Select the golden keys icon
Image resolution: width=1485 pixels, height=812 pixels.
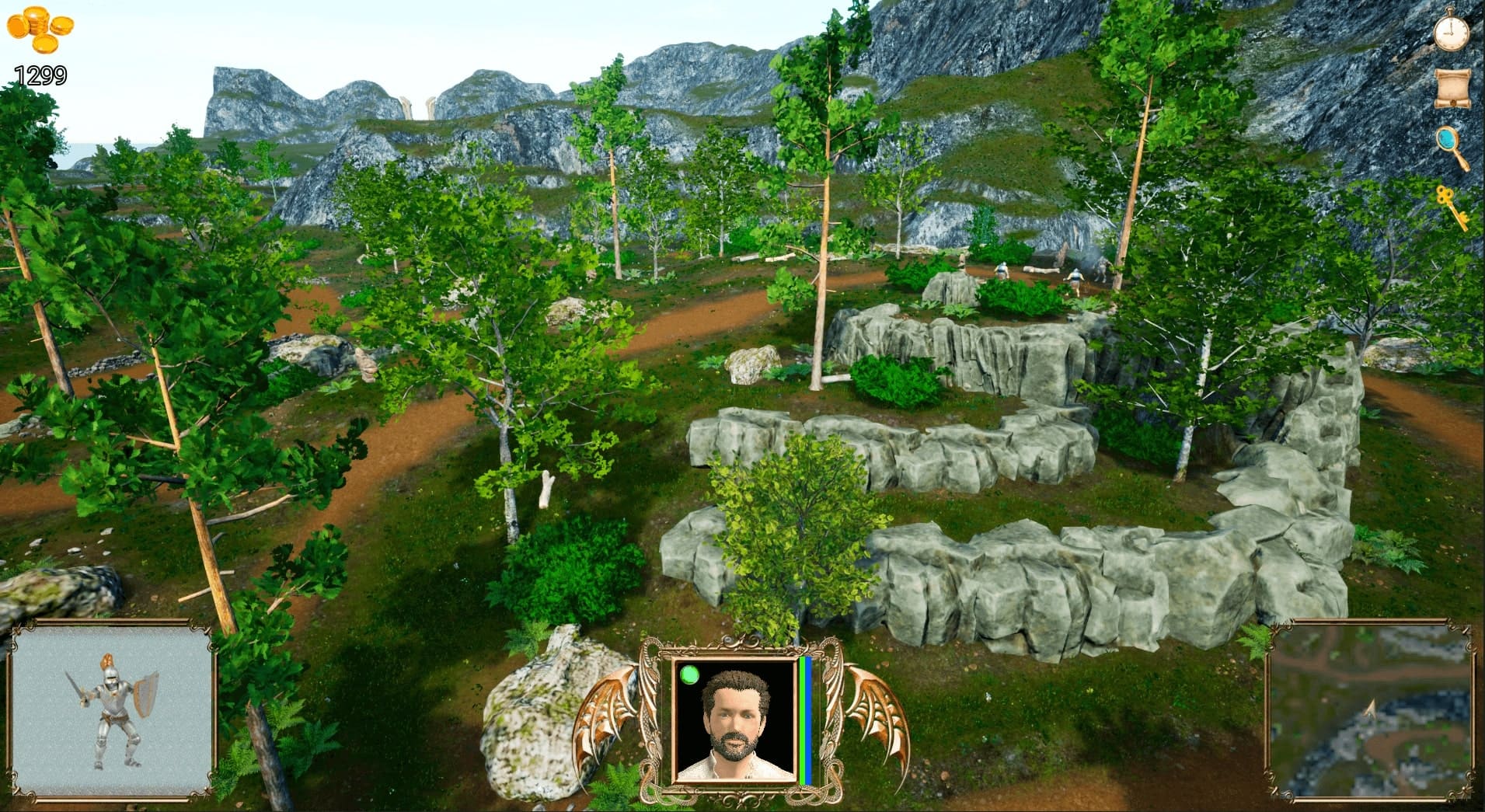1451,206
